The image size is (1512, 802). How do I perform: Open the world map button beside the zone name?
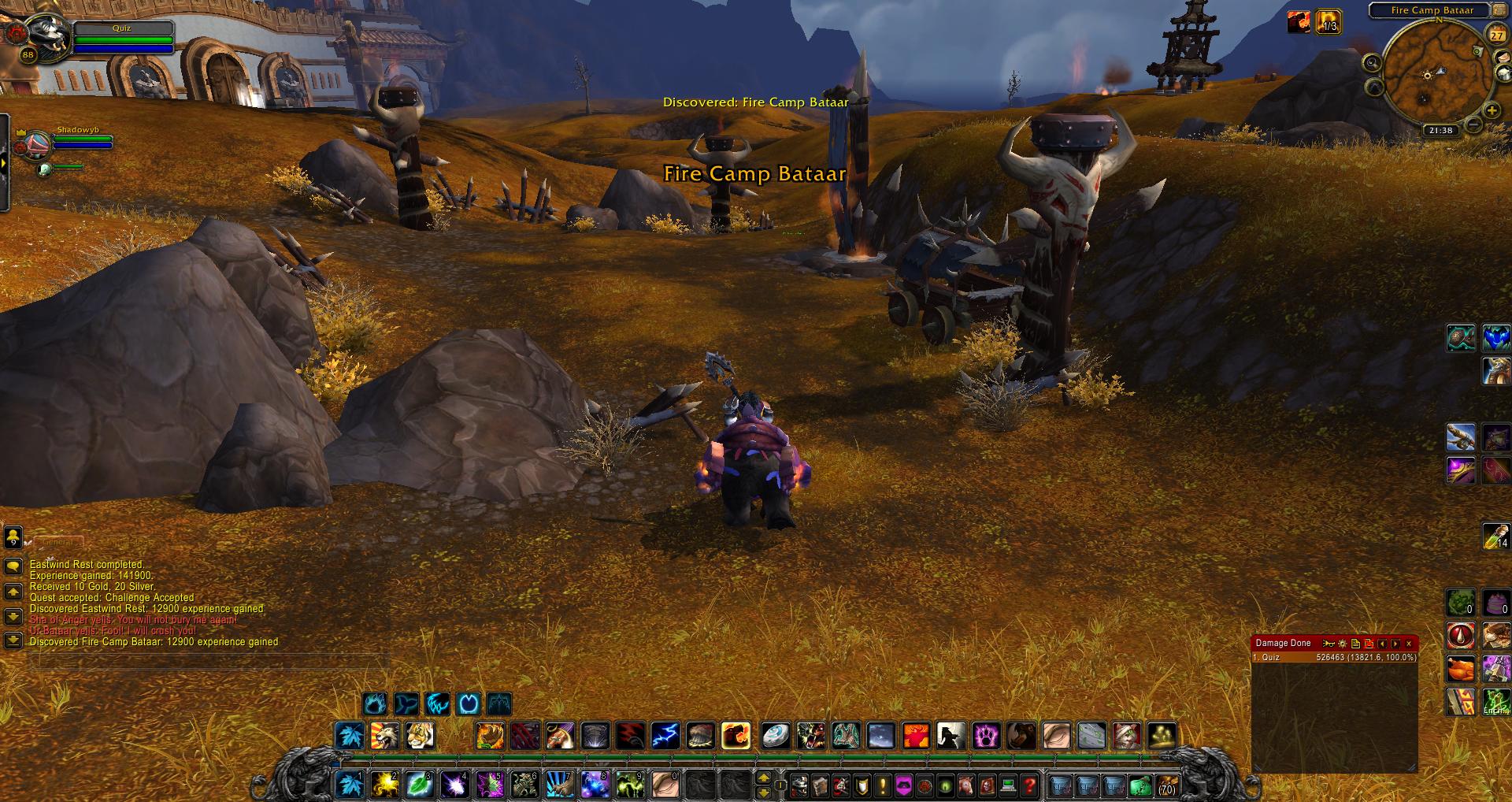coord(1500,11)
